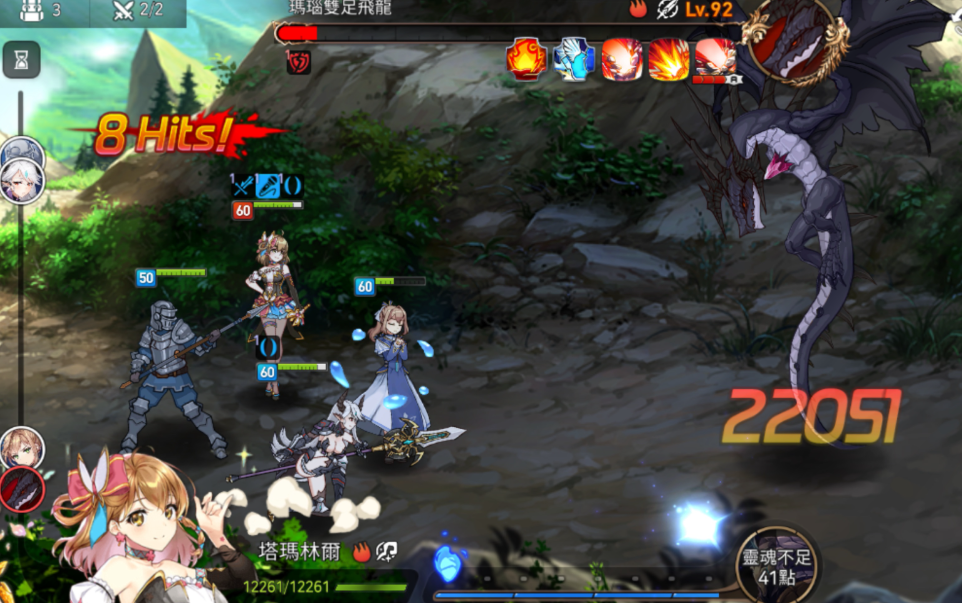The image size is (962, 603).
Task: Select the white-haired character turn portrait
Action: click(21, 181)
